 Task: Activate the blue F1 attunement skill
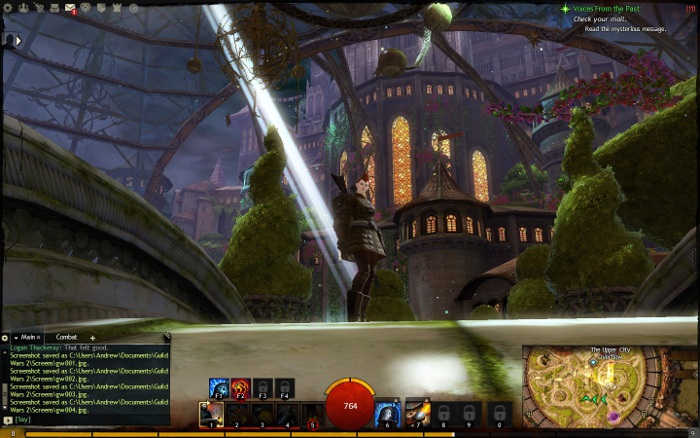218,388
